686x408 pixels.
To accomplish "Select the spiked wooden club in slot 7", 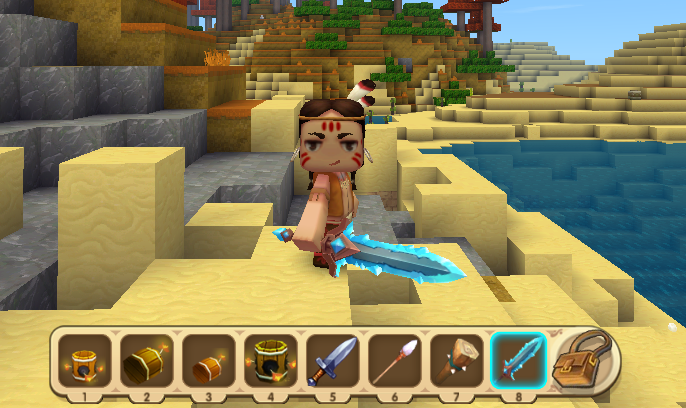I will pos(457,361).
